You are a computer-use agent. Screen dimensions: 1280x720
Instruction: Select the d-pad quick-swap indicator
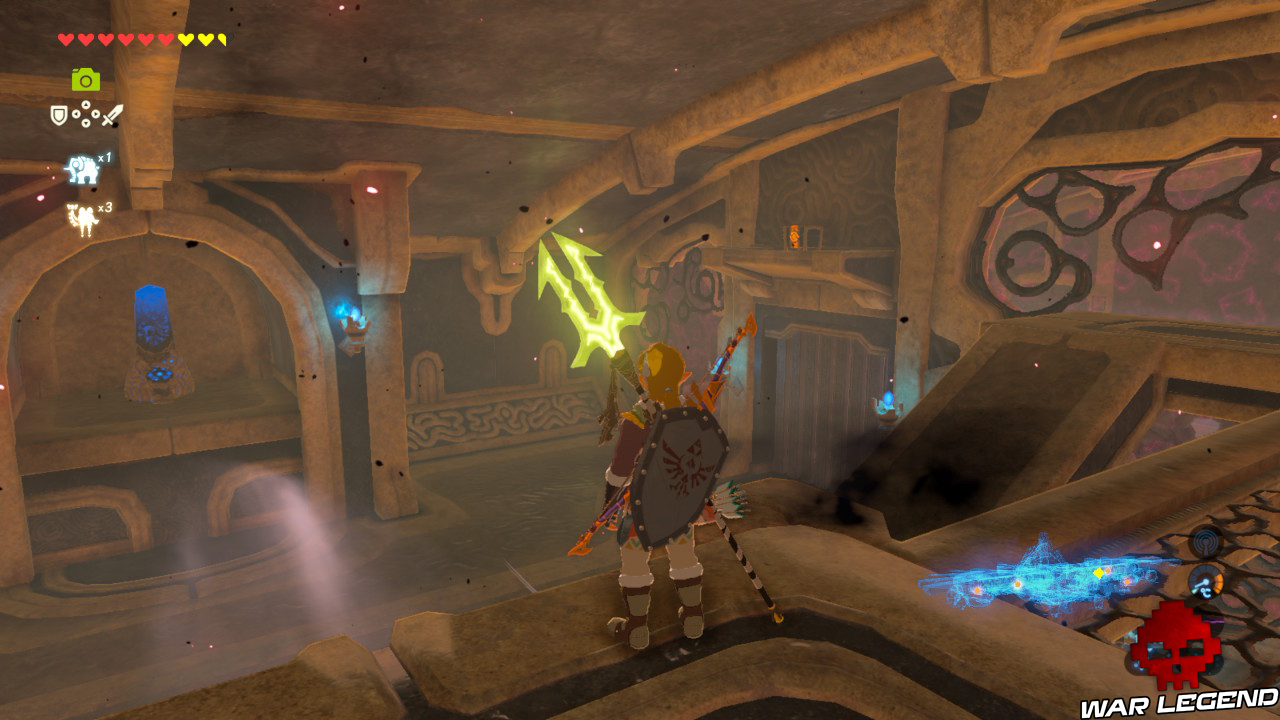pos(86,114)
